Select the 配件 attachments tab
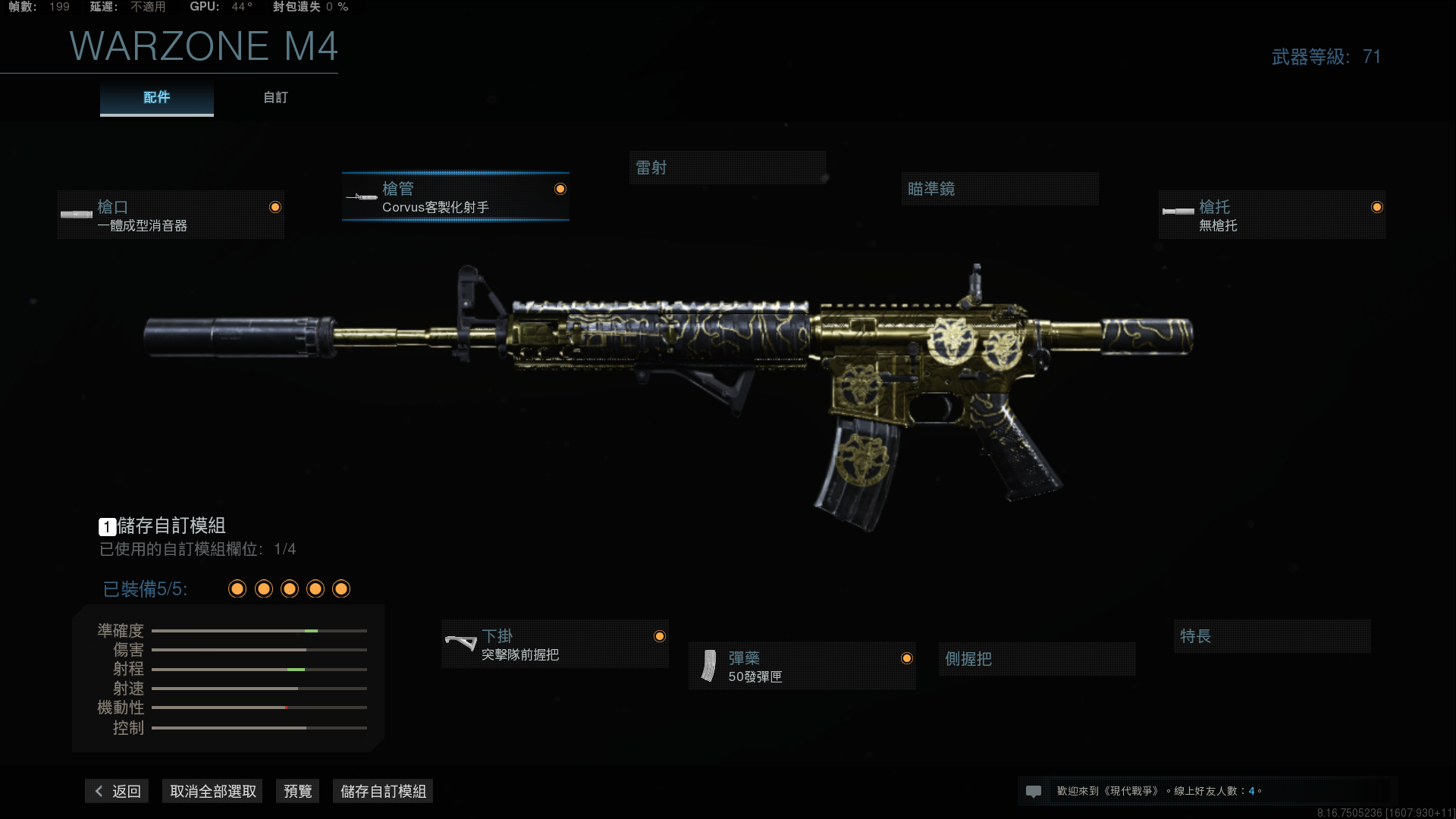Image resolution: width=1456 pixels, height=819 pixels. point(155,97)
